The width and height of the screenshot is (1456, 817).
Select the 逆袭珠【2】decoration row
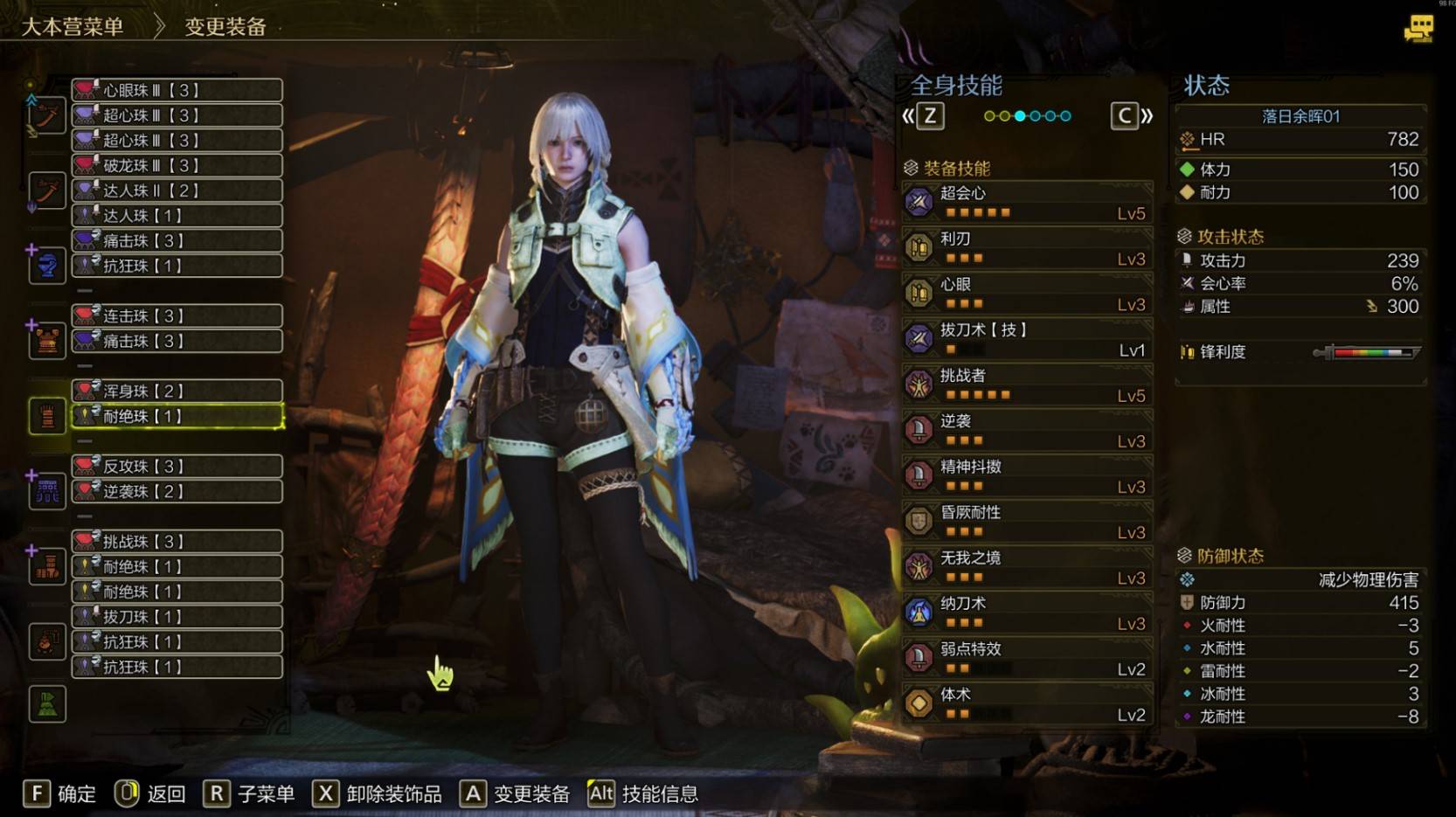tap(177, 491)
